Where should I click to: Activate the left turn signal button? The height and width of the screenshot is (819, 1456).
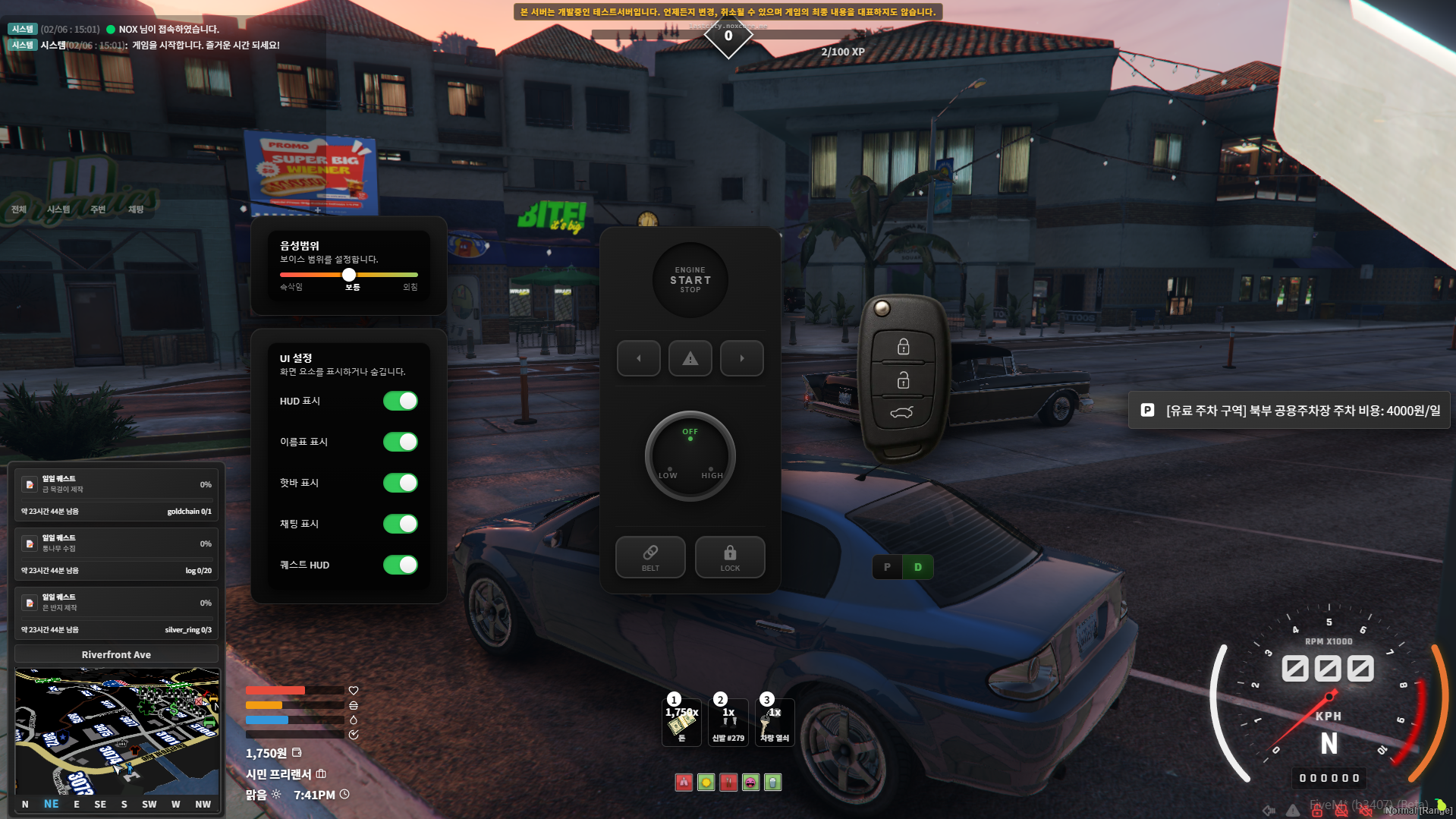(638, 358)
